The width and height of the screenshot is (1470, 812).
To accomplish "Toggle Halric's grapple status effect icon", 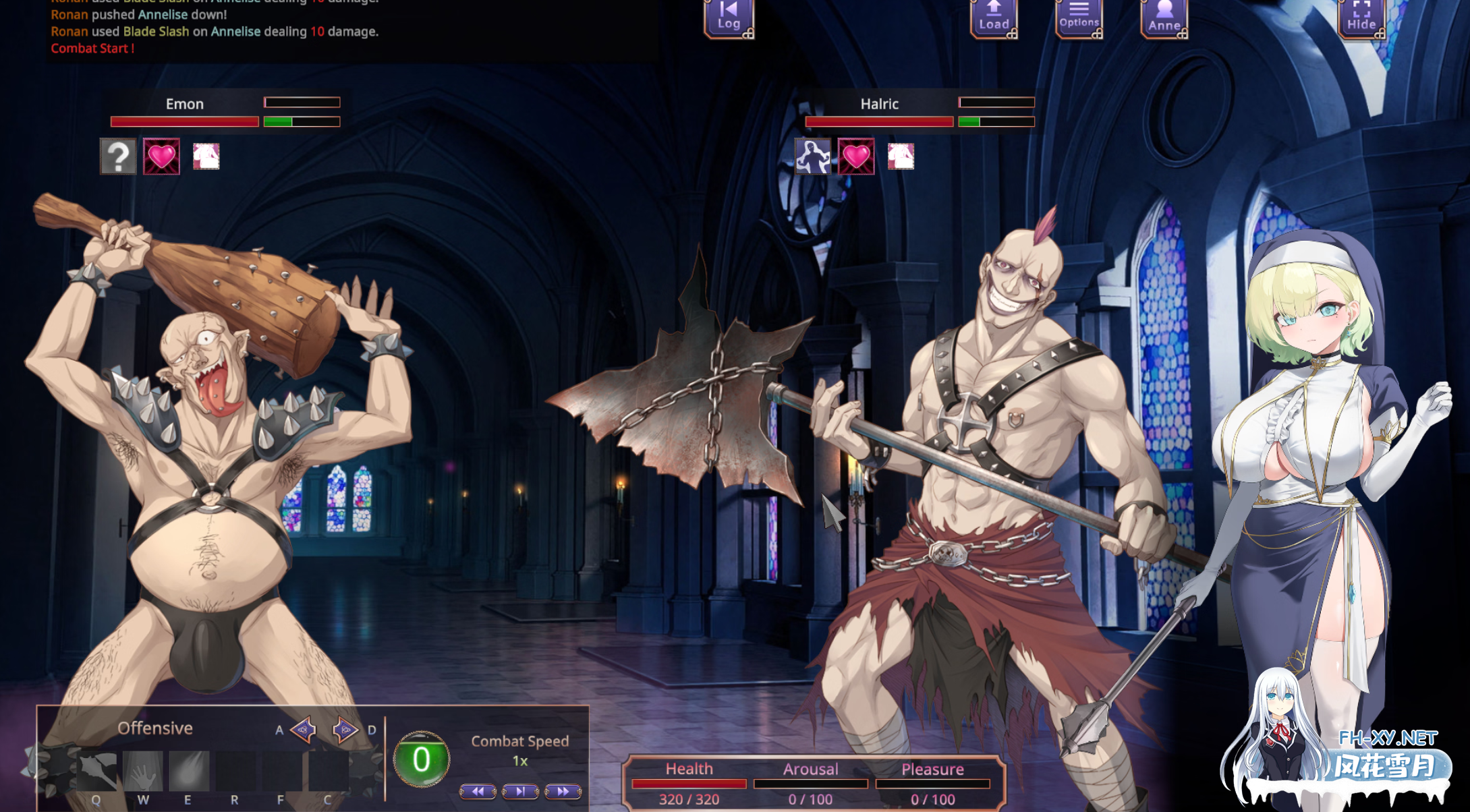I will click(x=812, y=158).
